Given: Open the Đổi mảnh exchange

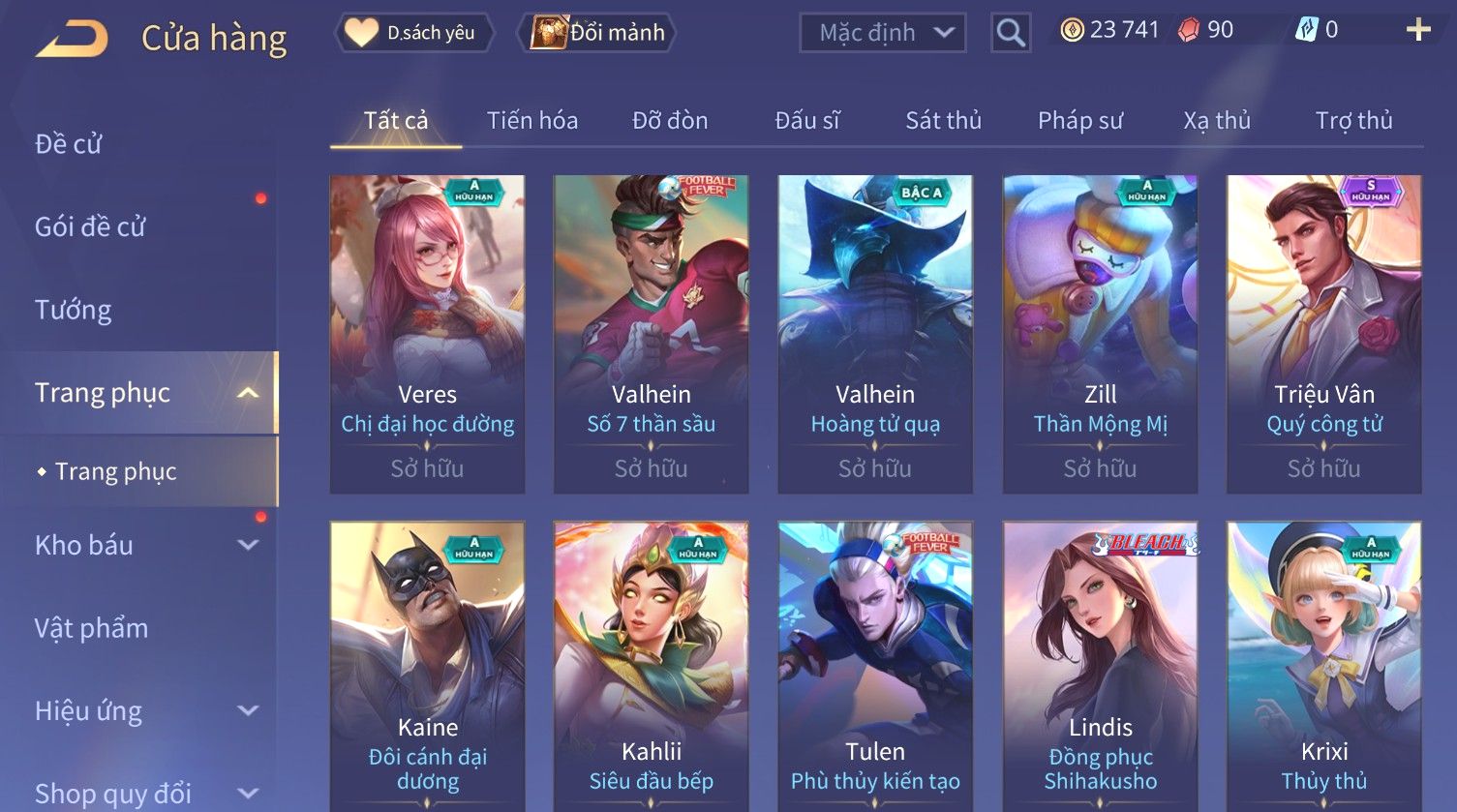Looking at the screenshot, I should point(599,33).
